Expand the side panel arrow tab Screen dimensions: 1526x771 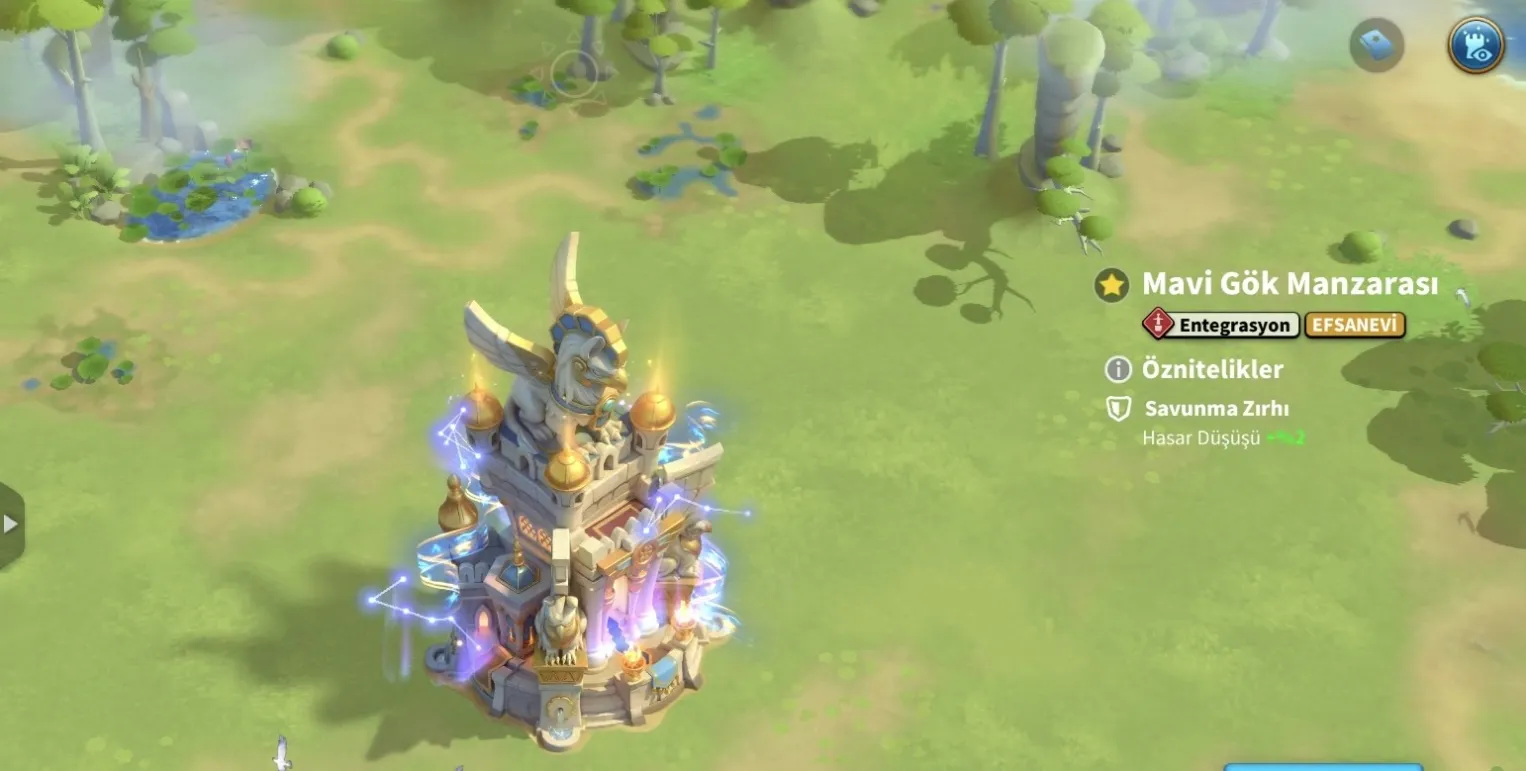(11, 524)
